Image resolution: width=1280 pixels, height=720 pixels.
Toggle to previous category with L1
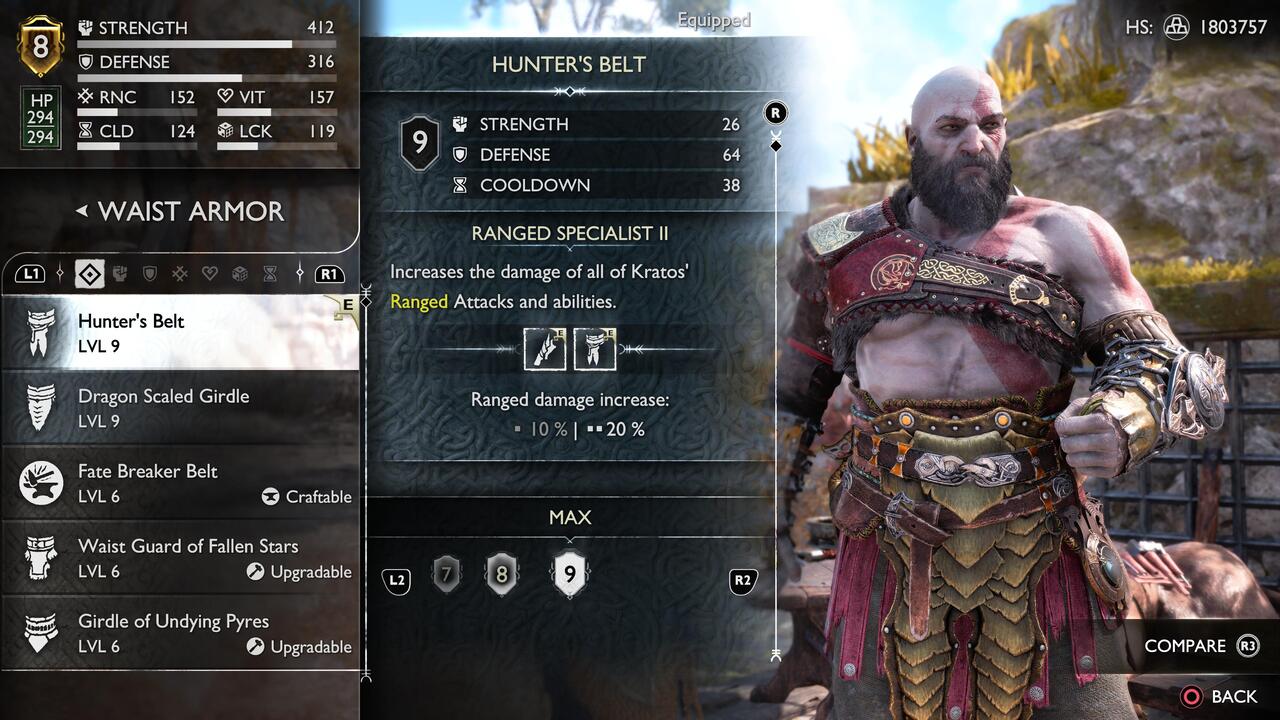30,273
